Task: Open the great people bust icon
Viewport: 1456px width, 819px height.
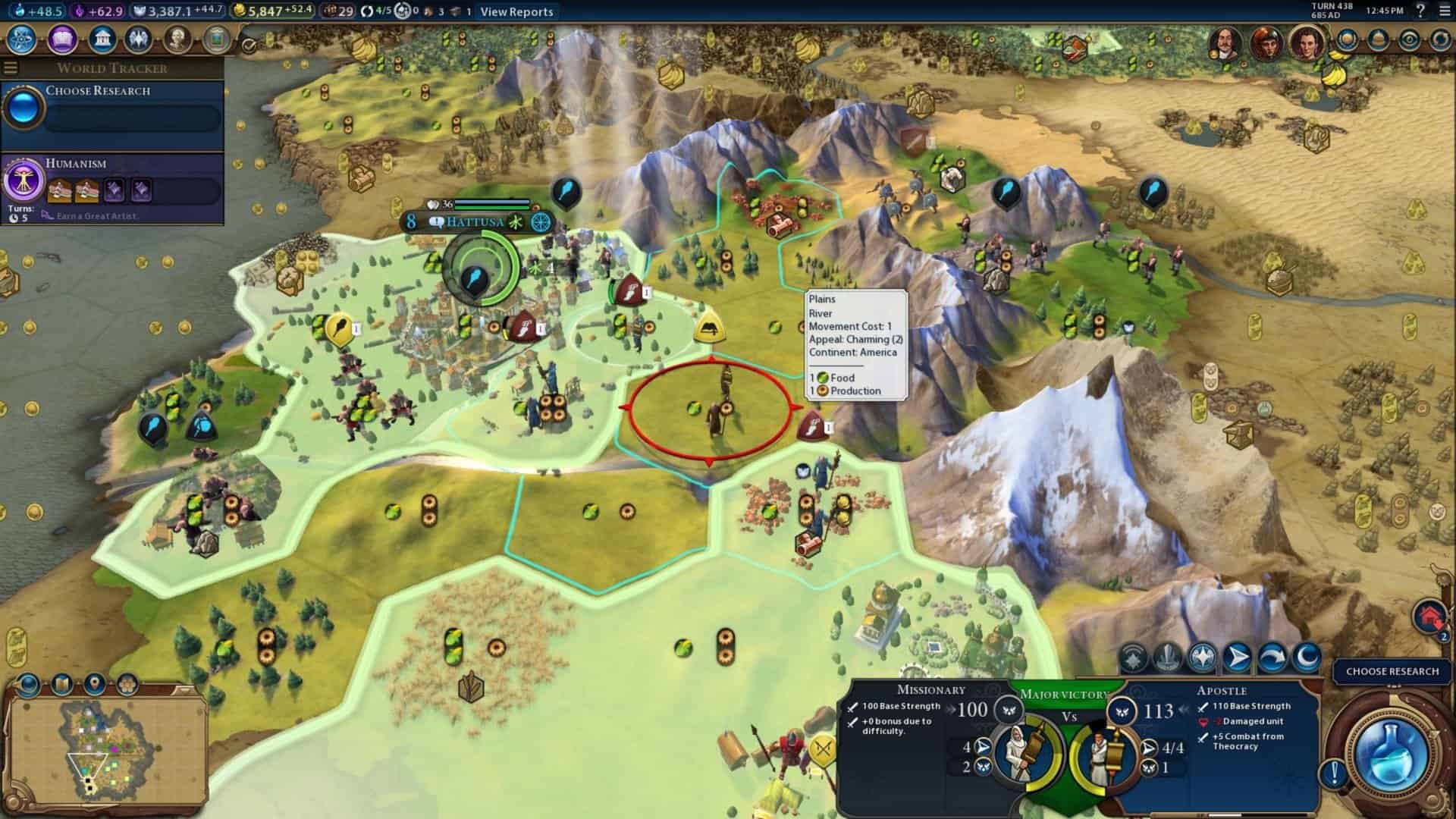Action: tap(177, 39)
